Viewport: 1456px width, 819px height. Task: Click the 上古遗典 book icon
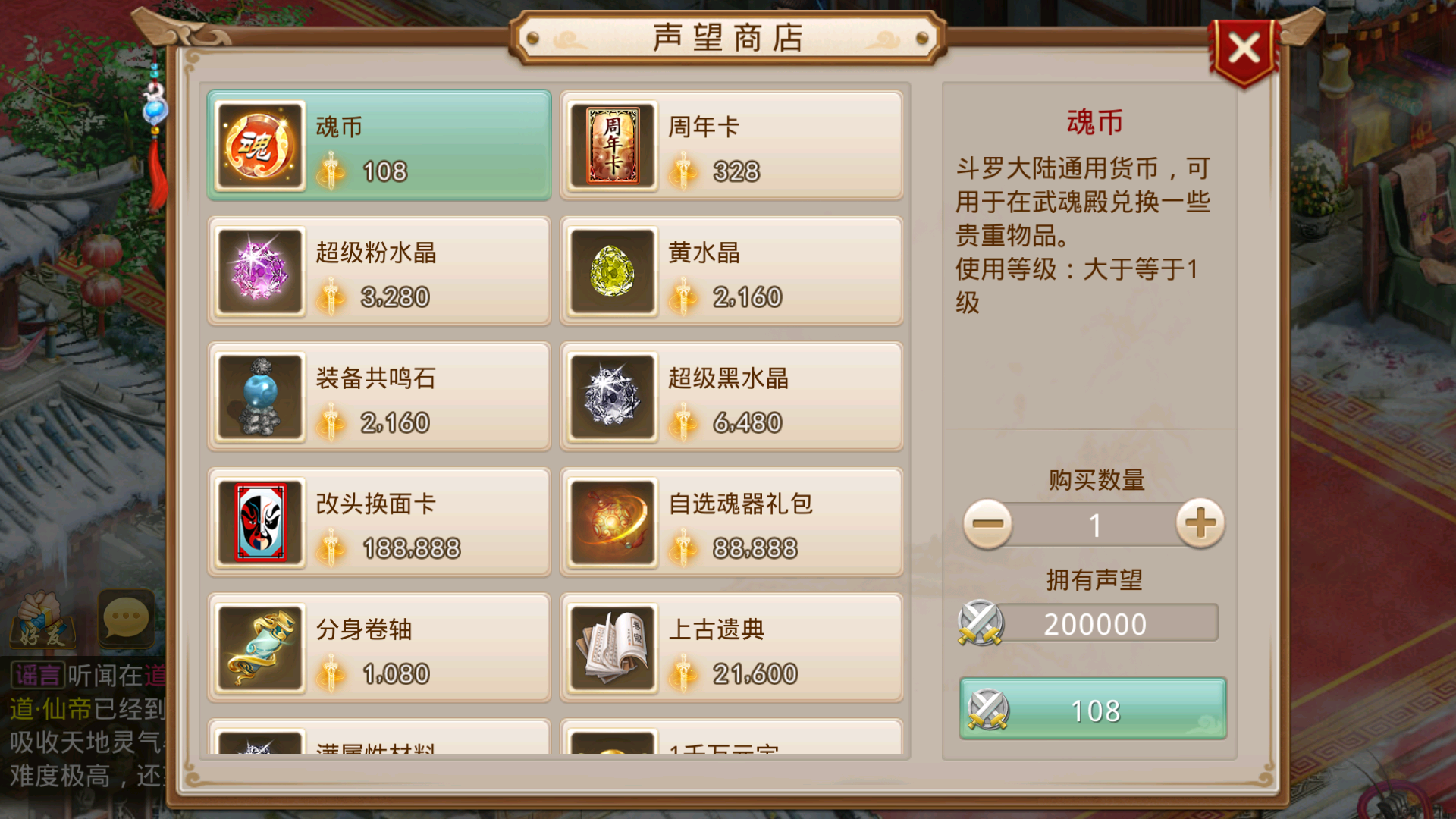pos(611,648)
